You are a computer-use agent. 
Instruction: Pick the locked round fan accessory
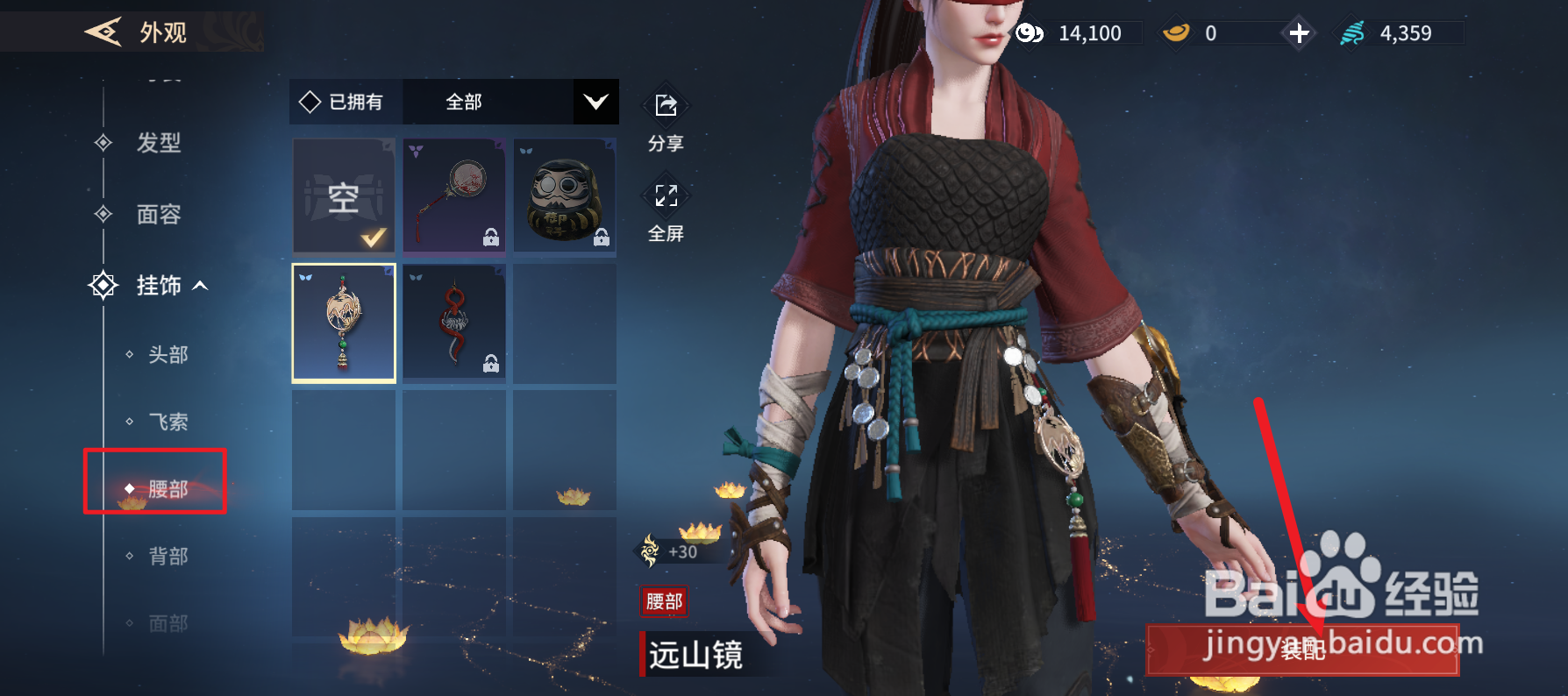pyautogui.click(x=454, y=196)
